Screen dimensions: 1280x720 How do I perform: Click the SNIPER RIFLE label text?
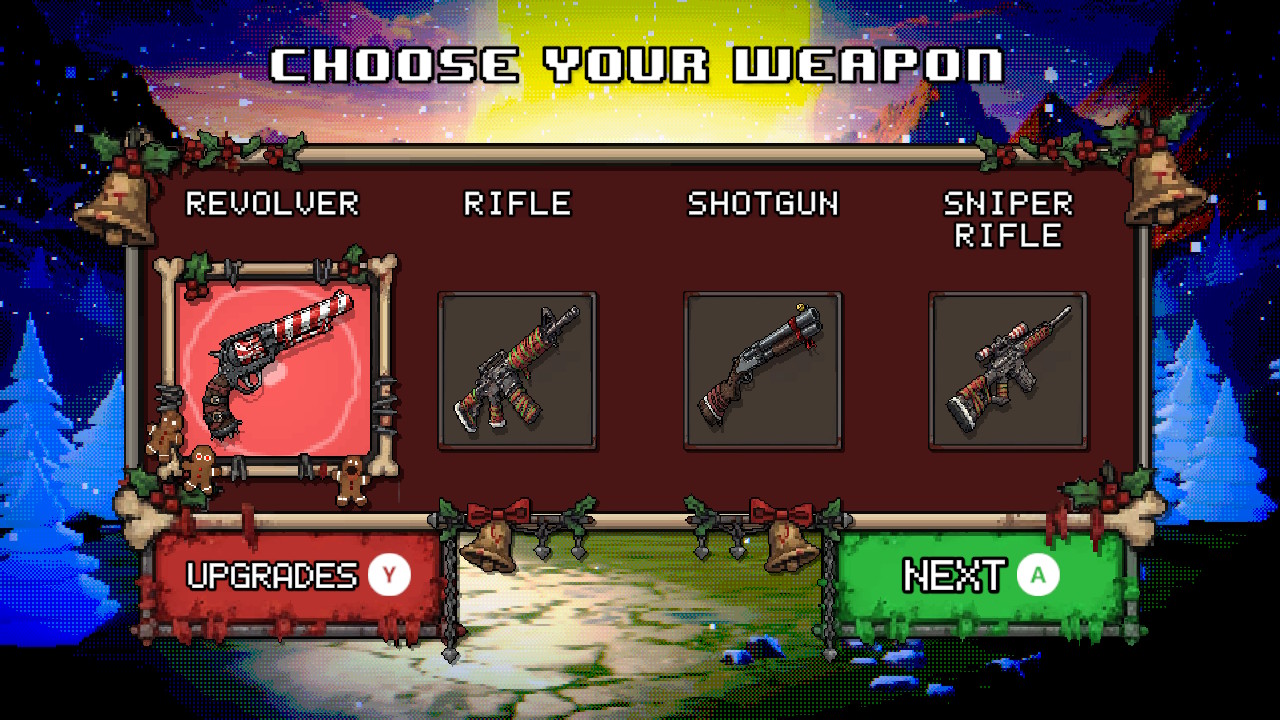[x=1008, y=220]
